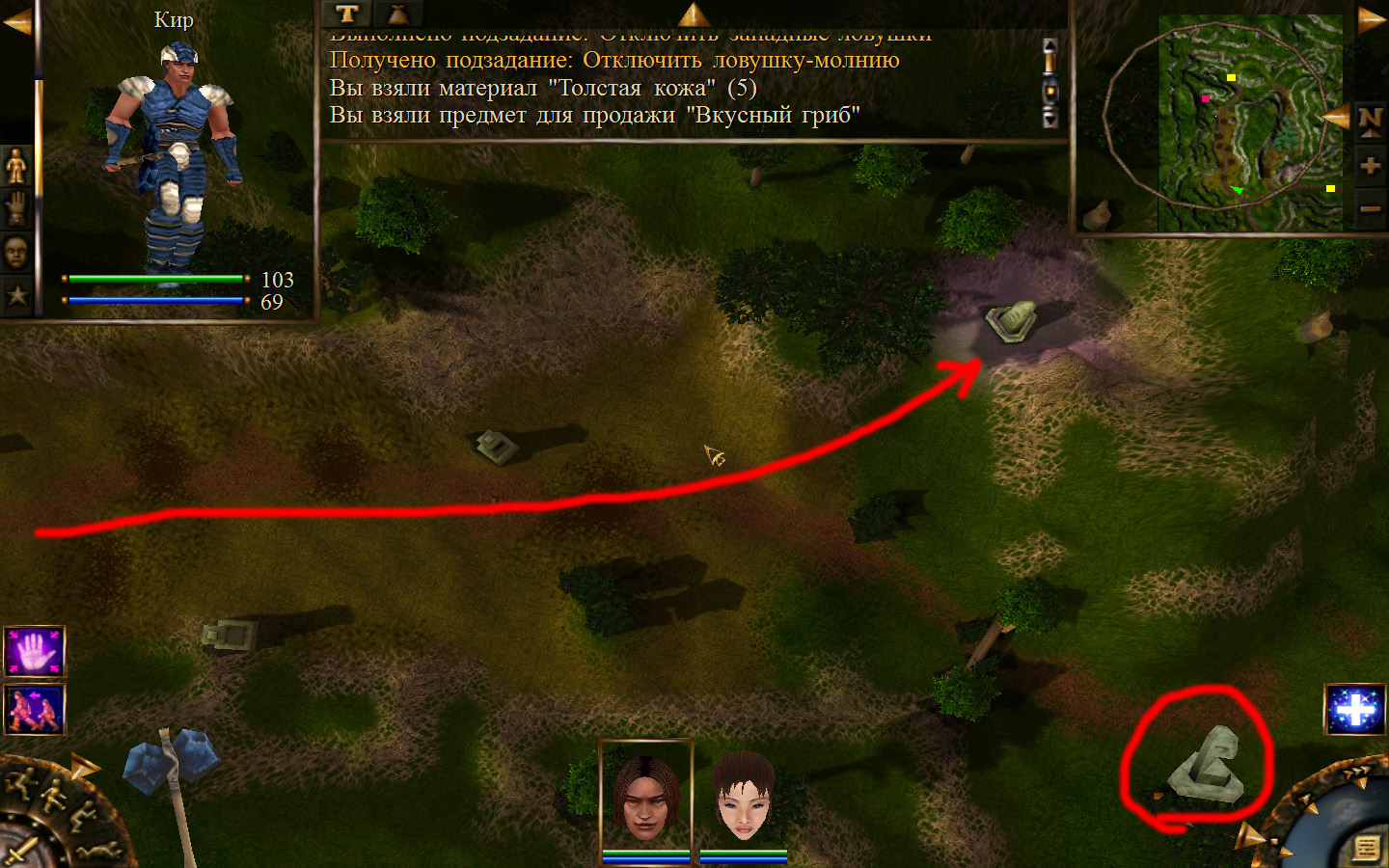Activate the purple hand spell icon

(x=35, y=651)
